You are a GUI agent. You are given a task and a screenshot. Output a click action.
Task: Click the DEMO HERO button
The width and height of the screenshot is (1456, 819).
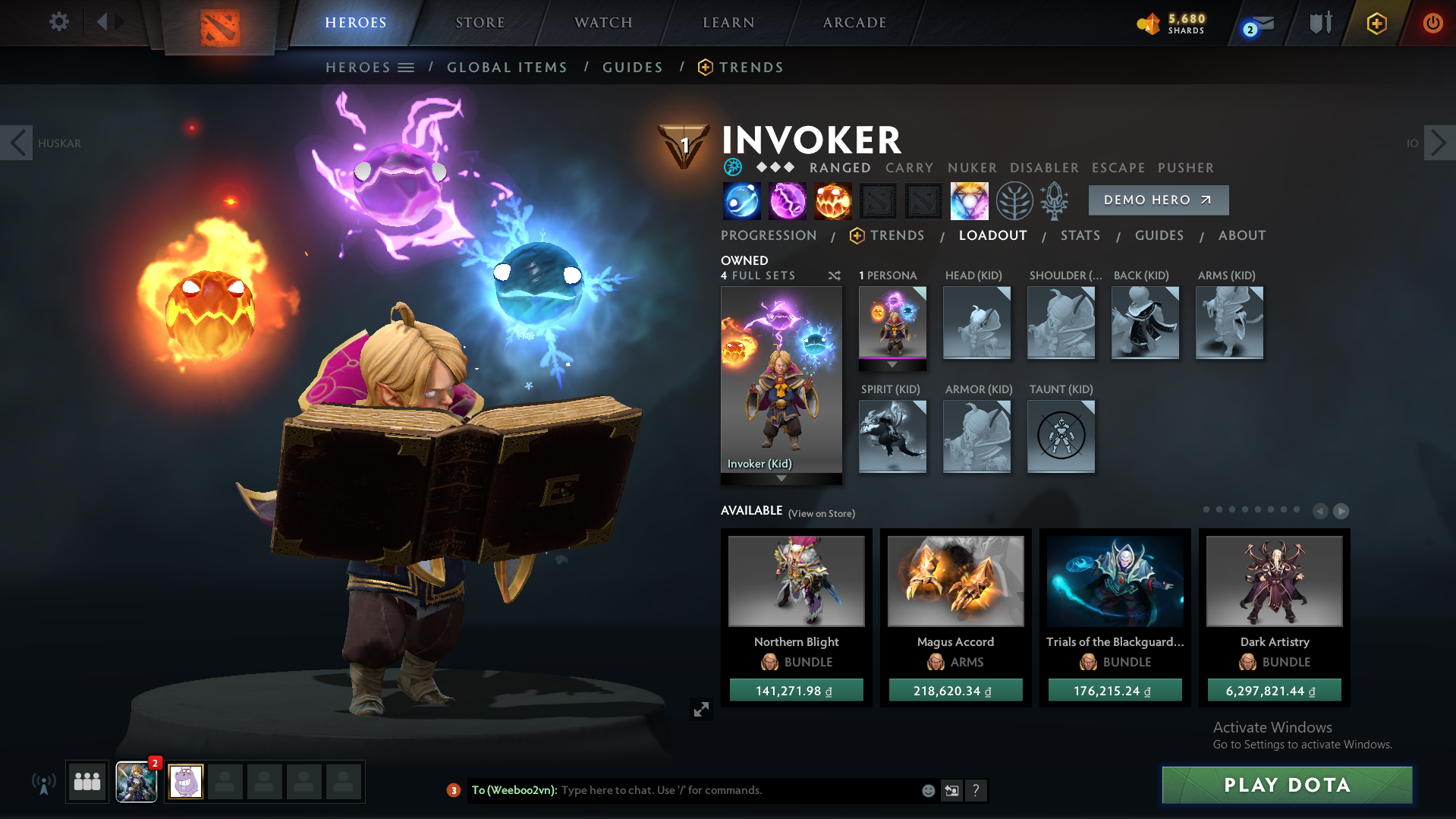pyautogui.click(x=1158, y=200)
